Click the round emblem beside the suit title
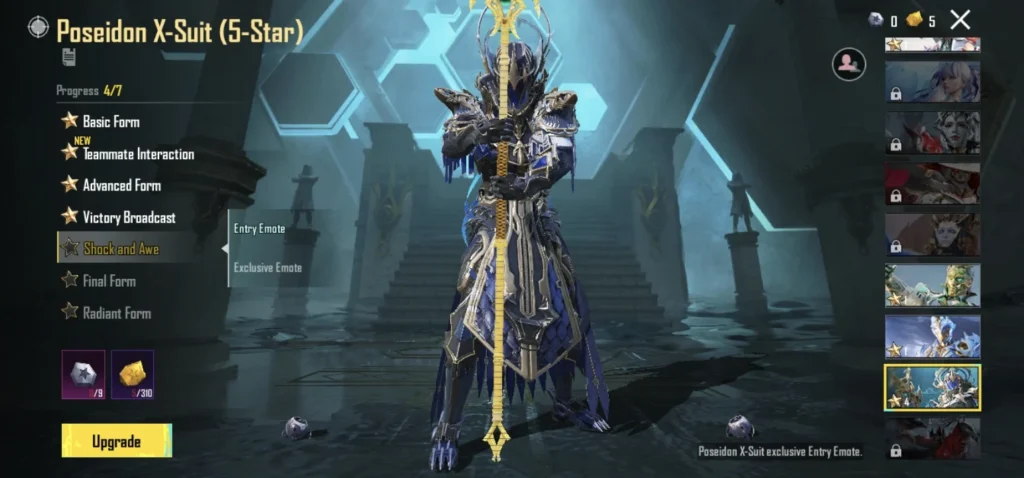Screen dimensions: 1024x478 (x=39, y=27)
